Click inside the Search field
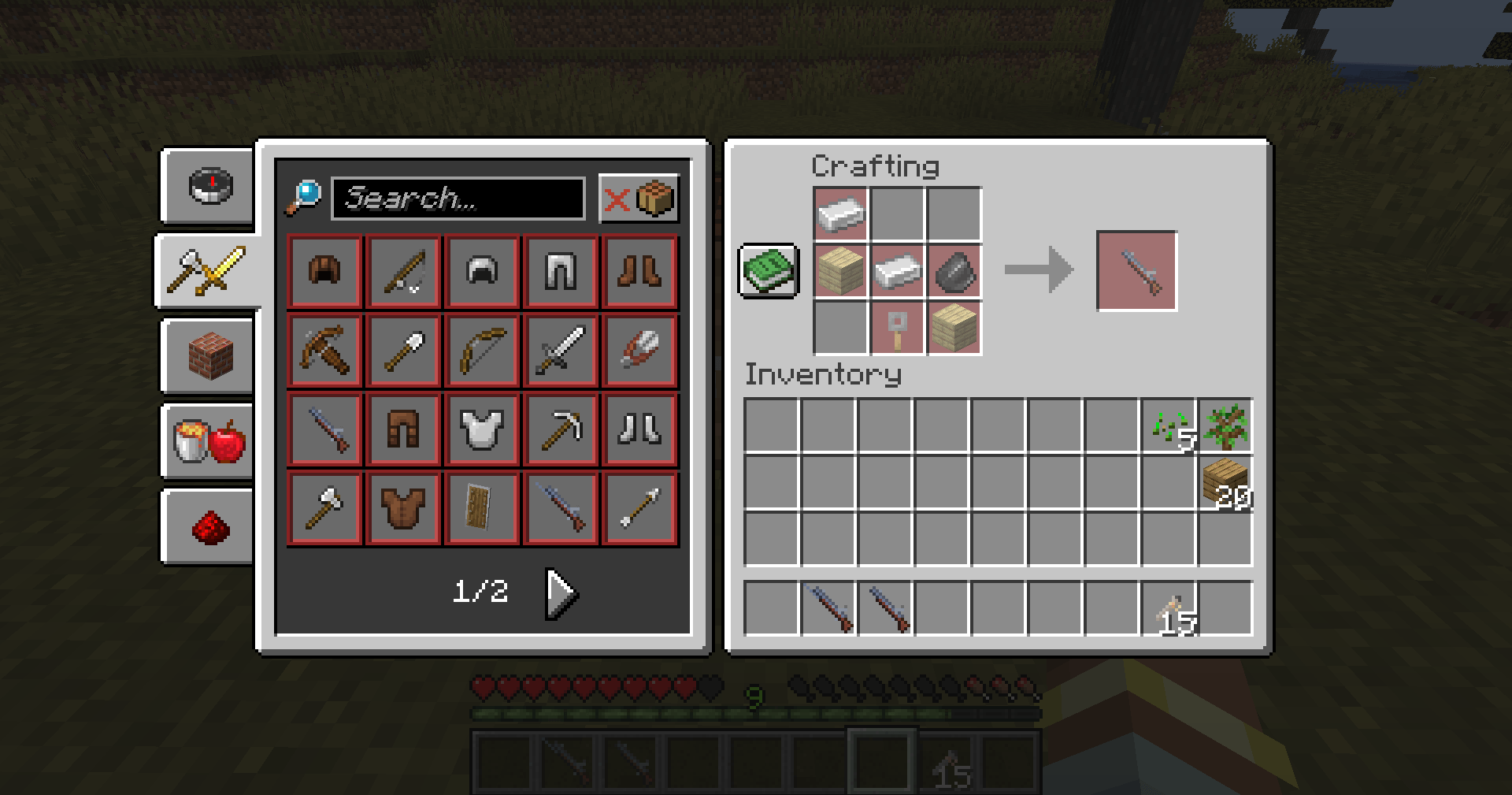 (x=461, y=199)
